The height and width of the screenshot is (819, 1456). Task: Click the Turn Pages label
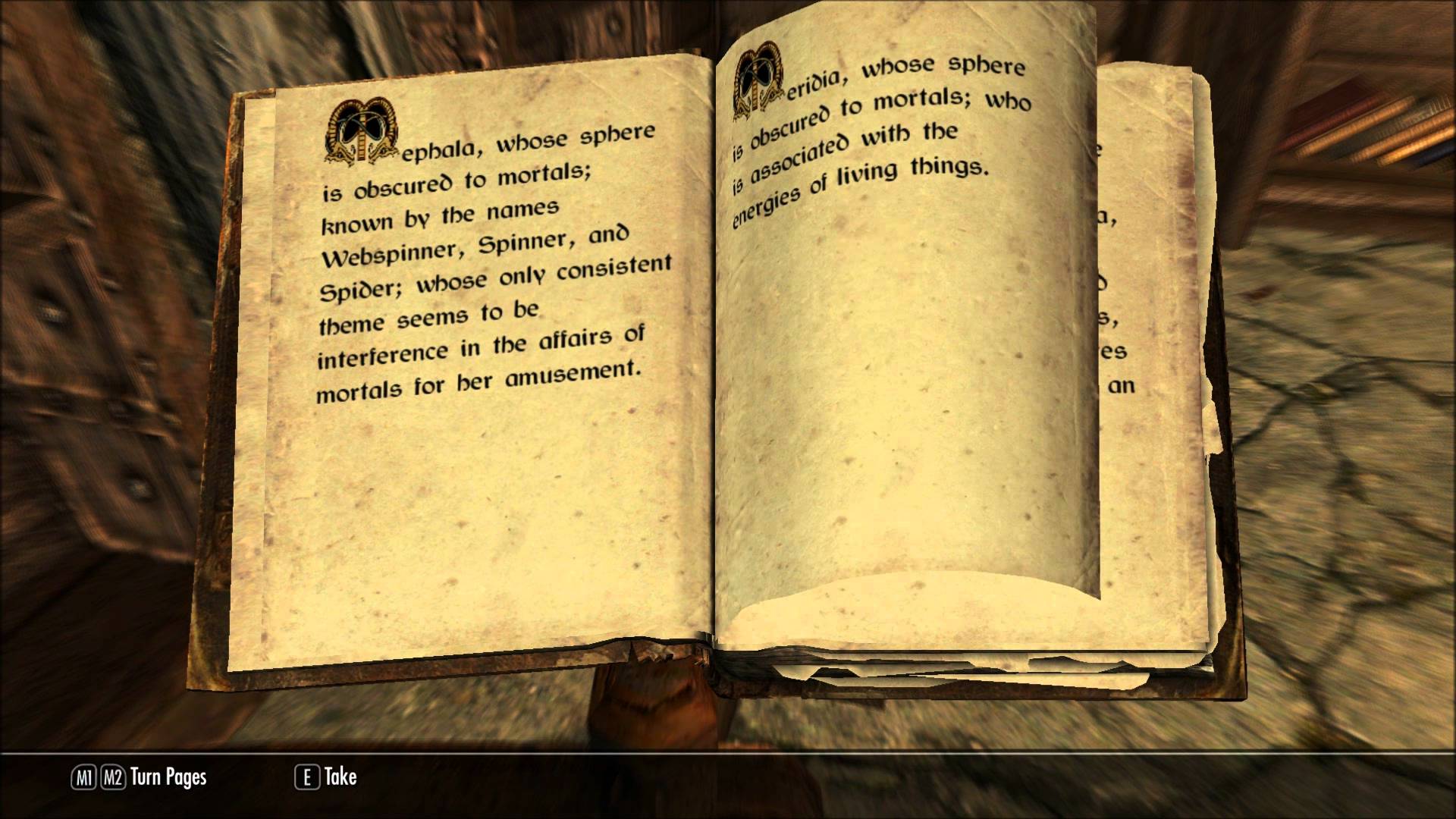coord(168,777)
